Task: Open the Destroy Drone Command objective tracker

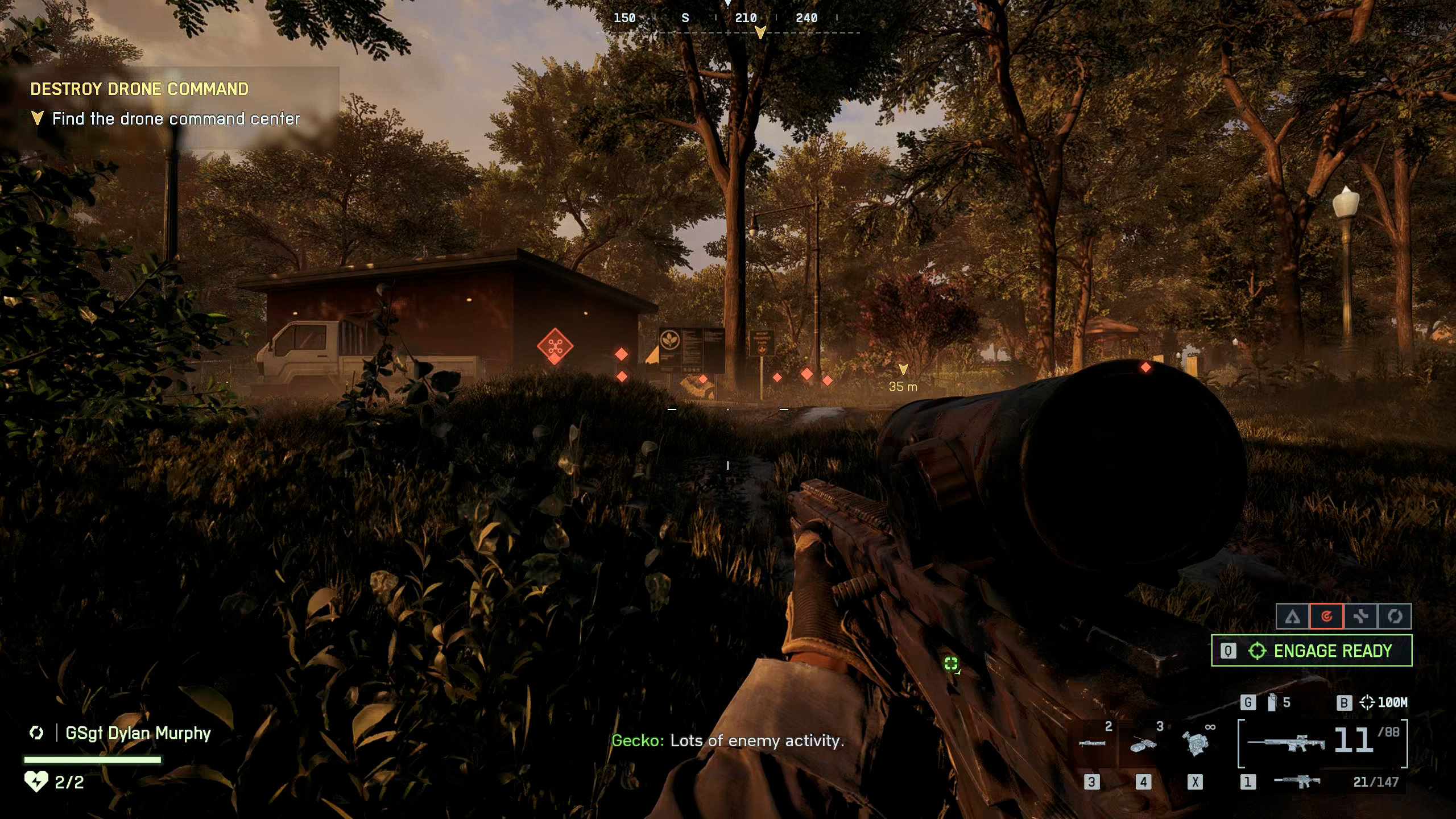Action: point(139,89)
